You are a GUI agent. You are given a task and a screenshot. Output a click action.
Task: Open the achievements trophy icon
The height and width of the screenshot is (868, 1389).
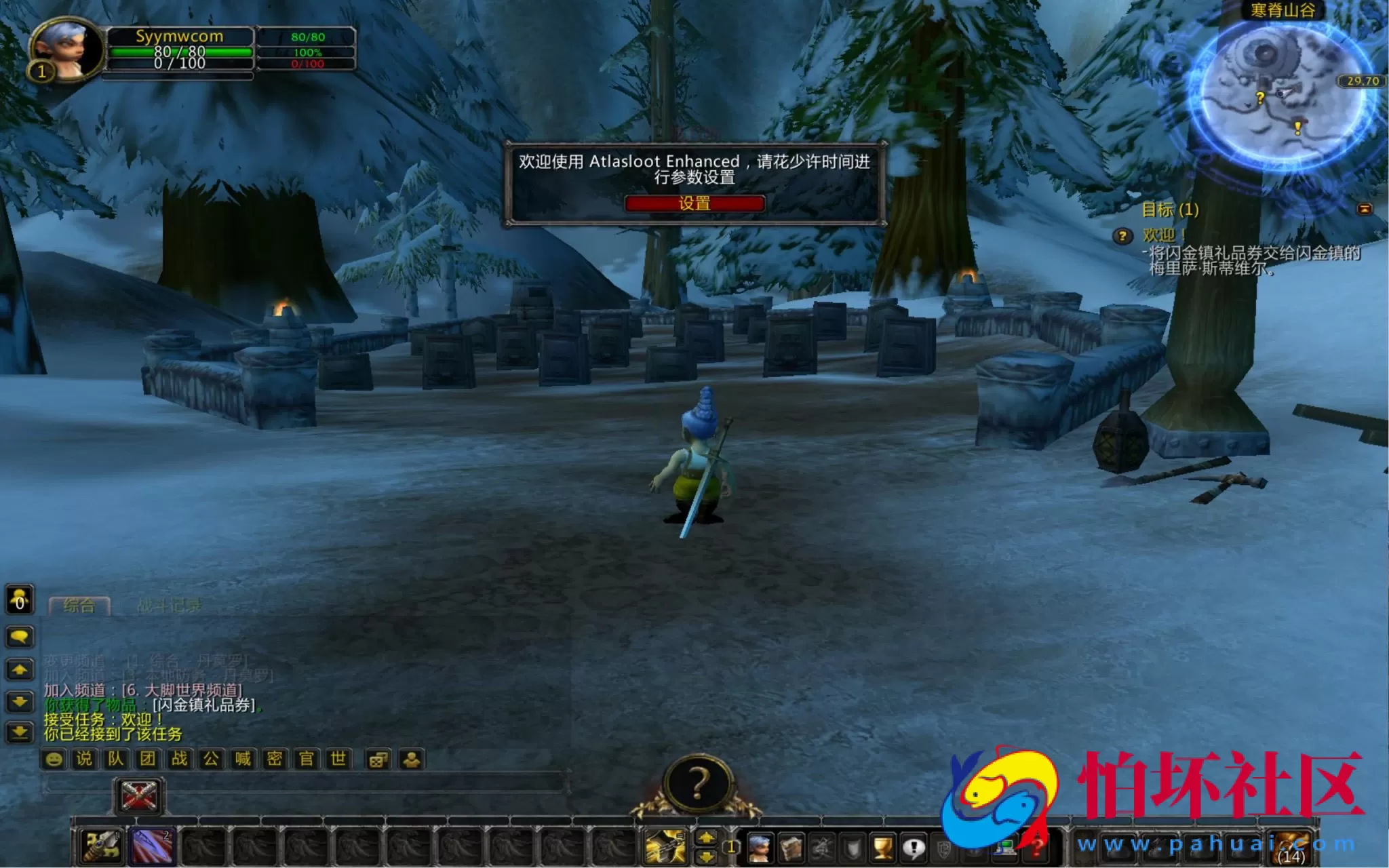coord(881,848)
